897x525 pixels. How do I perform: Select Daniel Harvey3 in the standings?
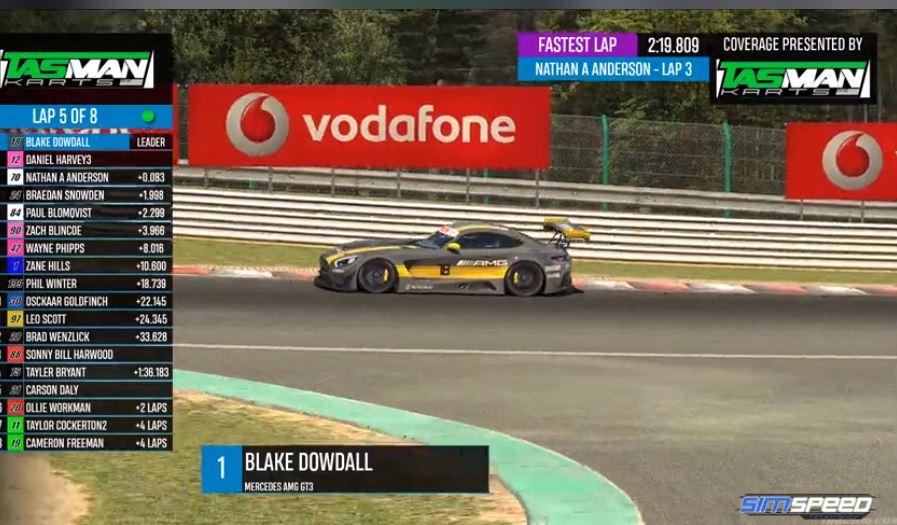pyautogui.click(x=88, y=160)
